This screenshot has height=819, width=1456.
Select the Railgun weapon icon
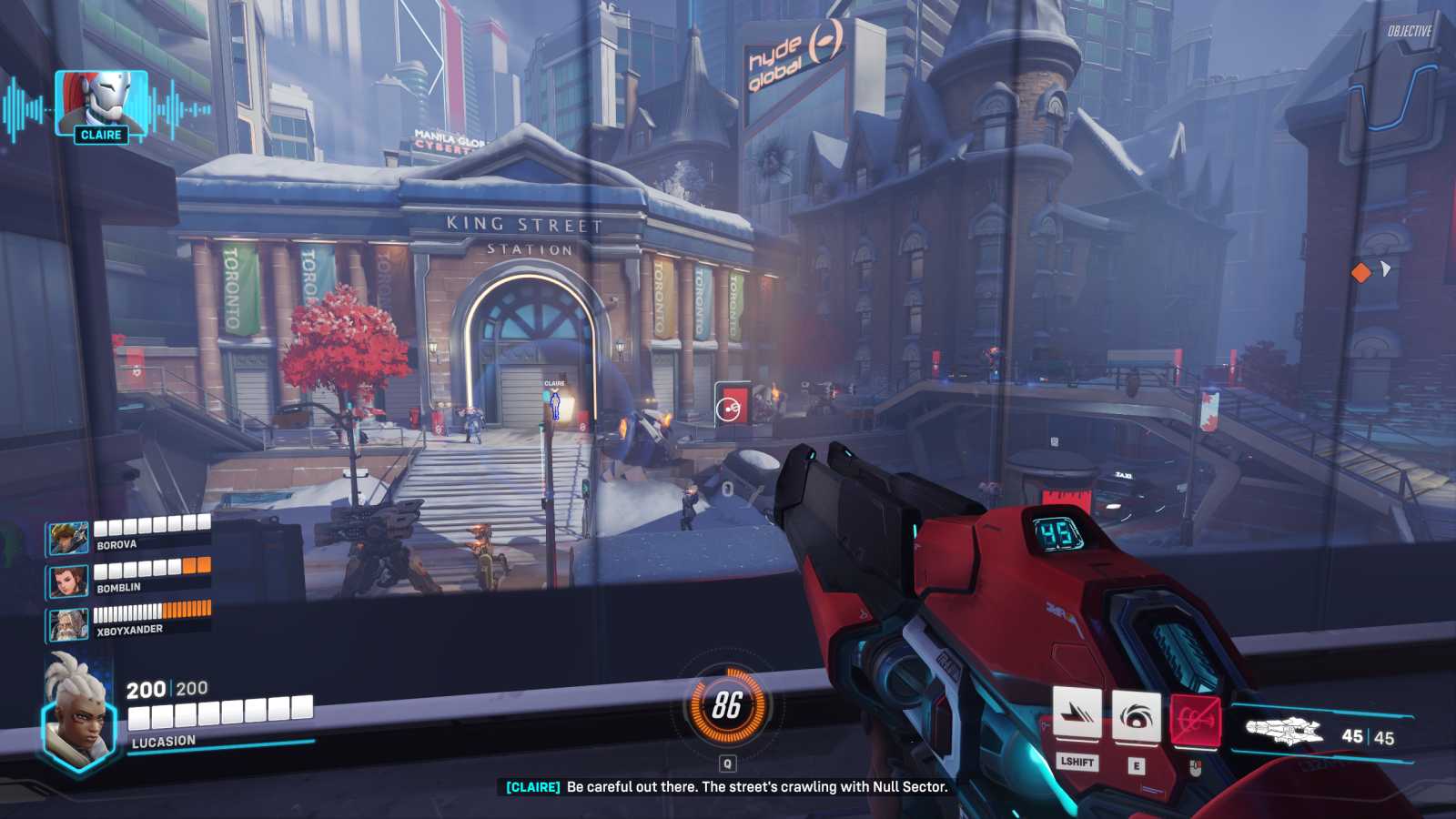(1283, 731)
